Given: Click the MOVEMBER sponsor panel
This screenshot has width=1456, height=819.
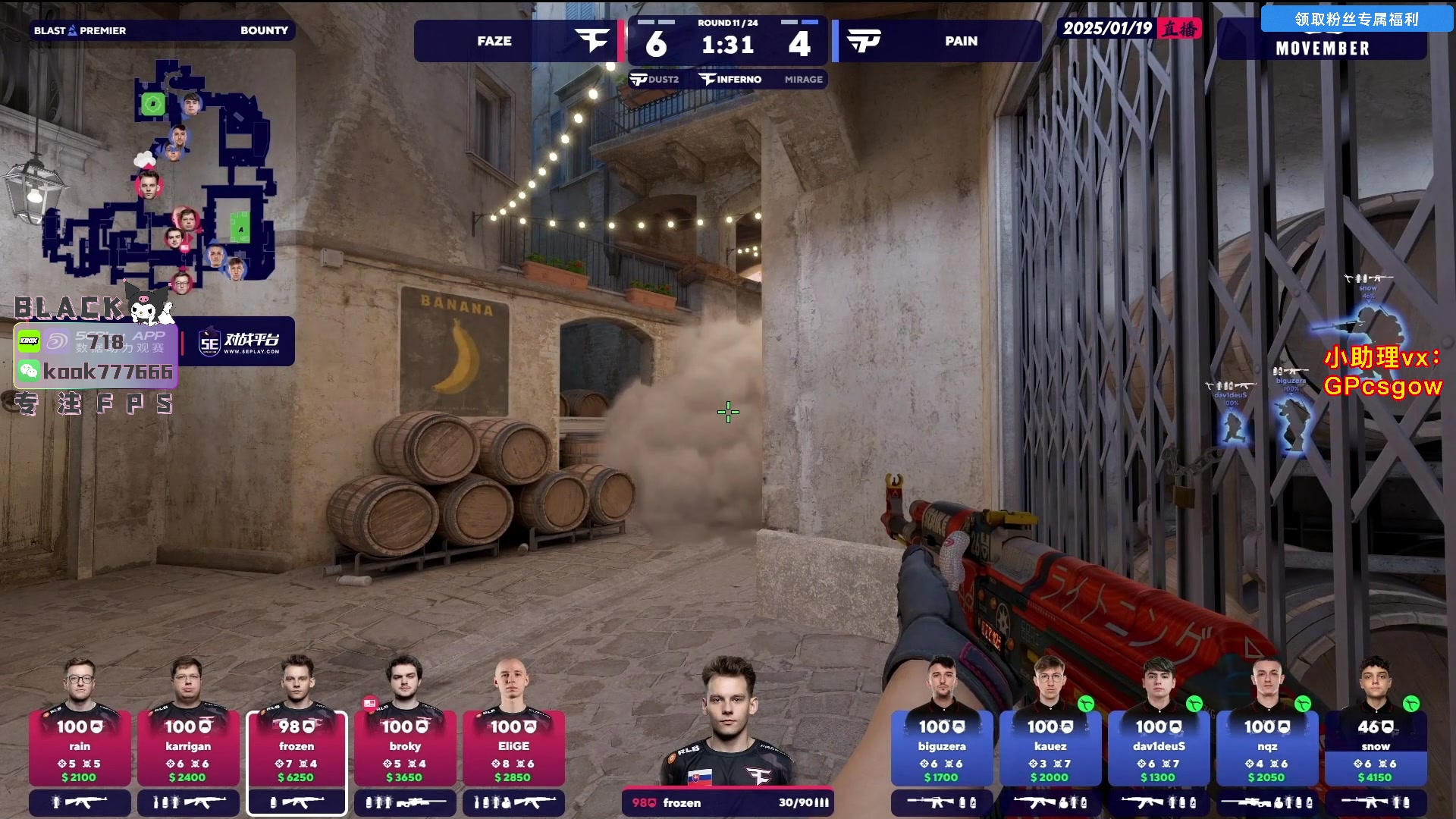Looking at the screenshot, I should [x=1323, y=49].
